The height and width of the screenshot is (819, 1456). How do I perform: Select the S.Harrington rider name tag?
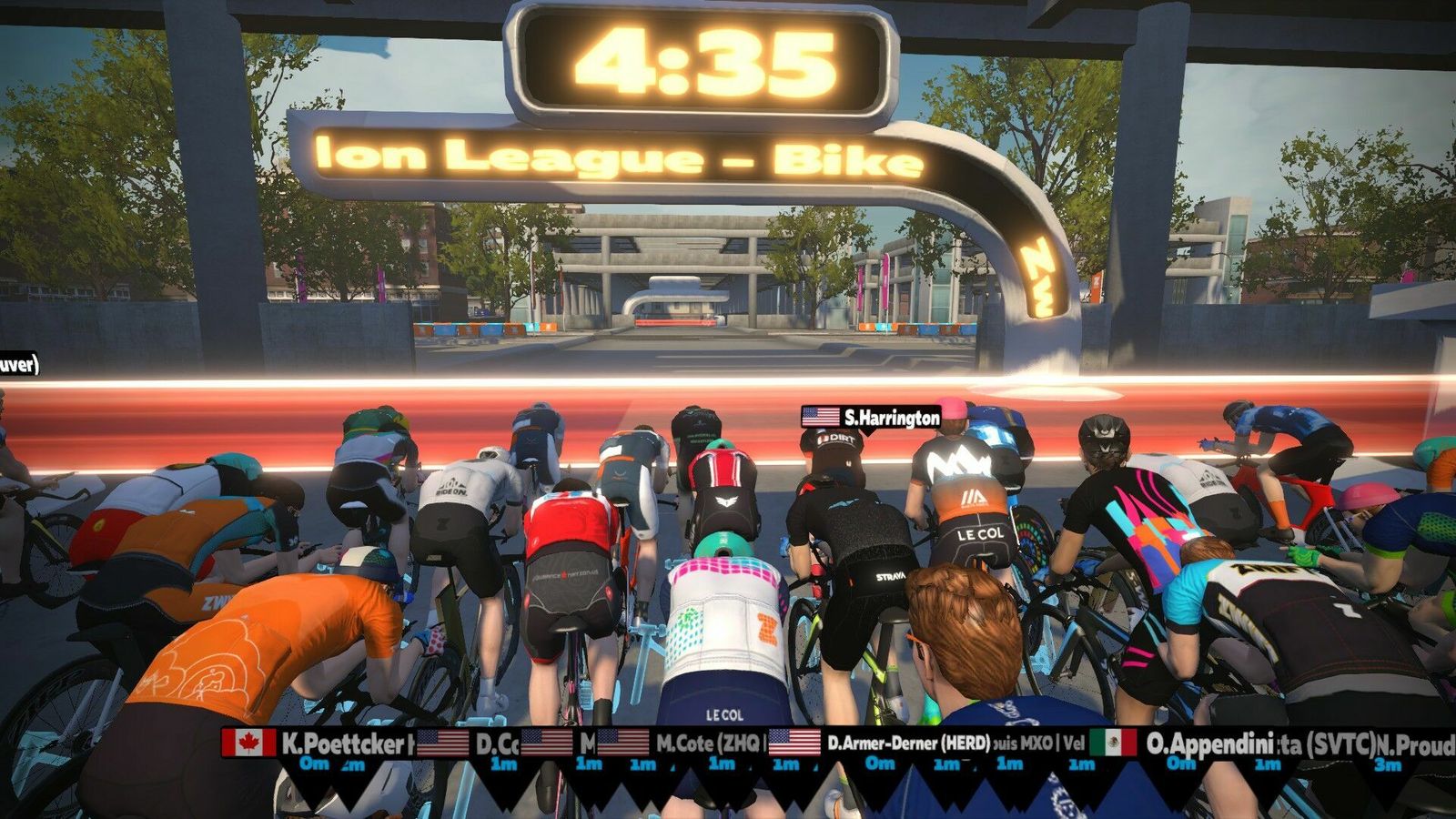click(871, 418)
